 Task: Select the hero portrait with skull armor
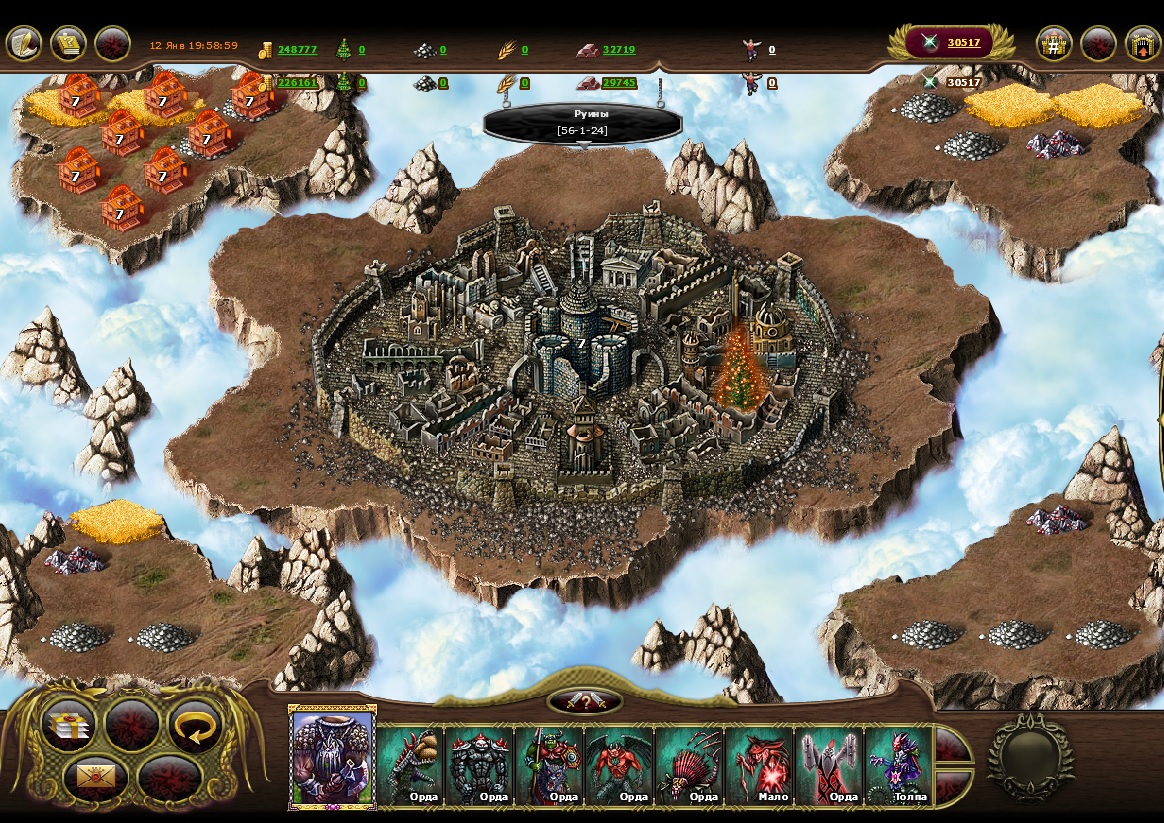[331, 757]
